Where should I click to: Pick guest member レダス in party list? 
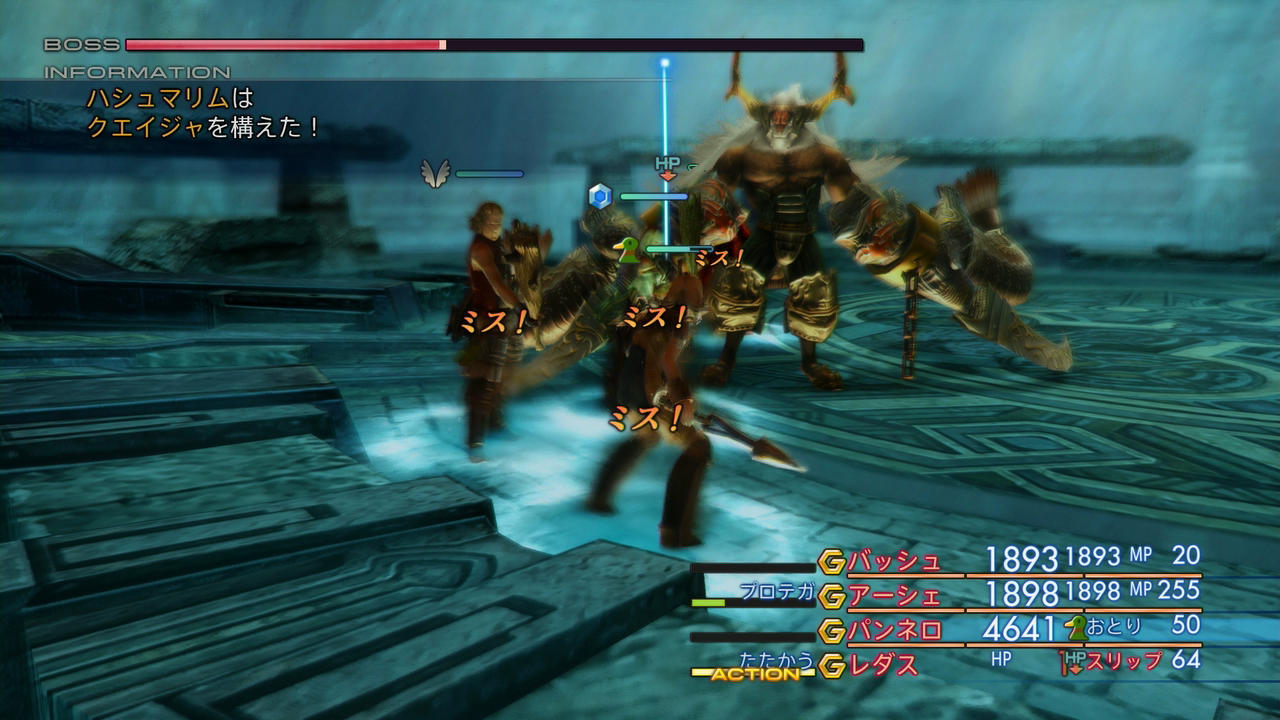(x=883, y=663)
